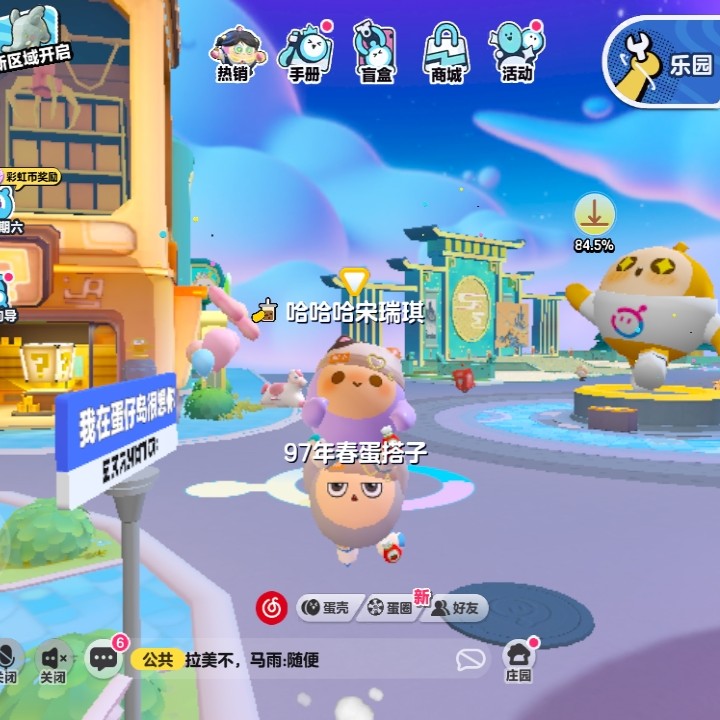Click the red NetEase logo icon
The image size is (720, 720).
coord(271,606)
